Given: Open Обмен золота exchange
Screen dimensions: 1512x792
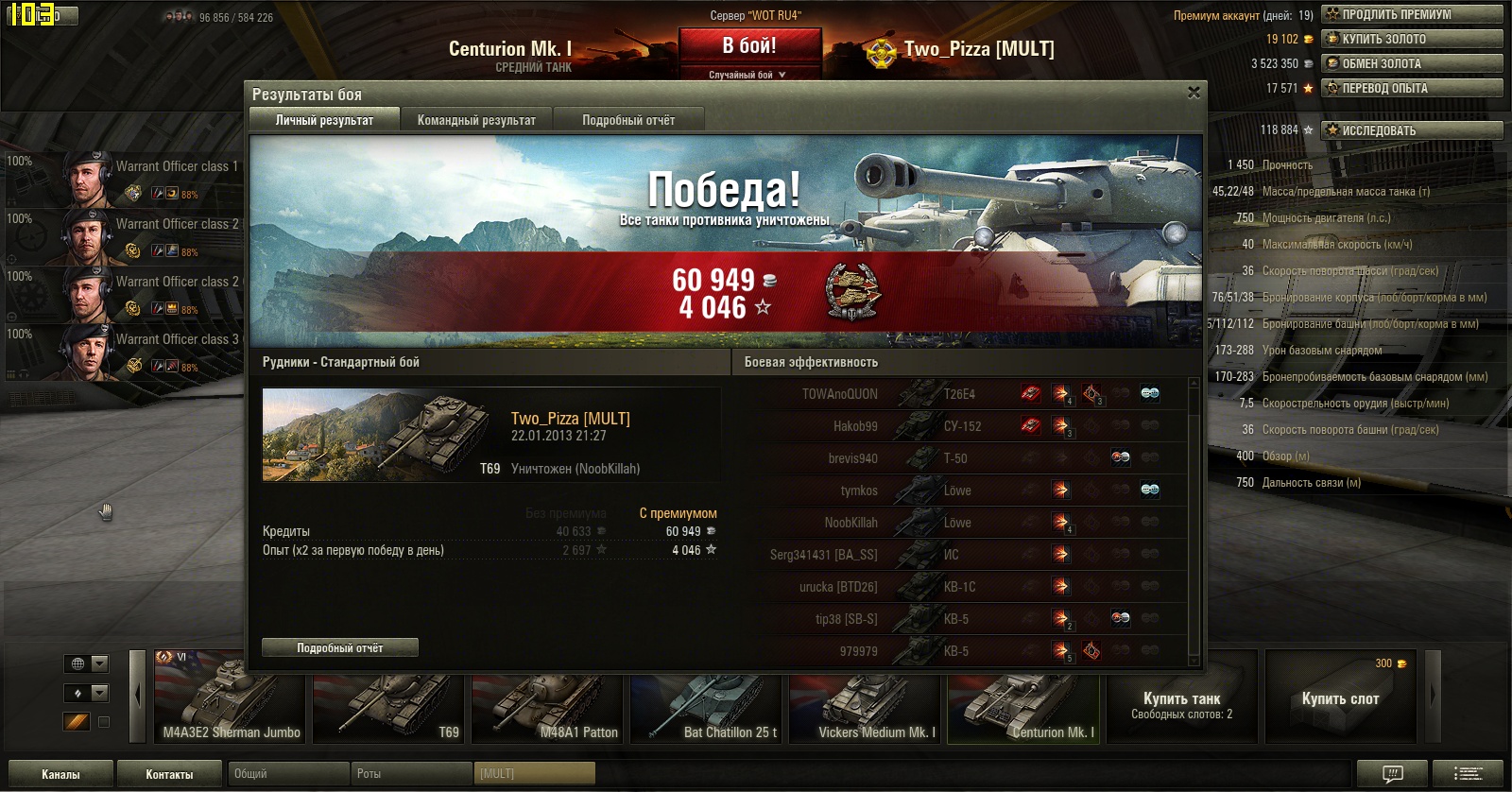Looking at the screenshot, I should [x=1411, y=63].
